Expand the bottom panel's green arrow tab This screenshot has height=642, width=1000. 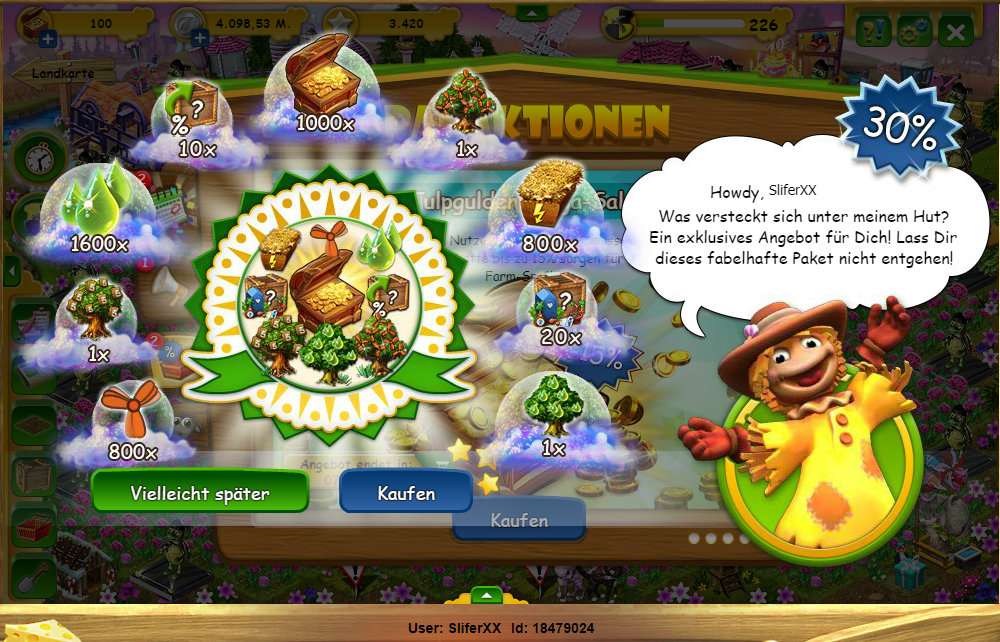click(x=486, y=595)
